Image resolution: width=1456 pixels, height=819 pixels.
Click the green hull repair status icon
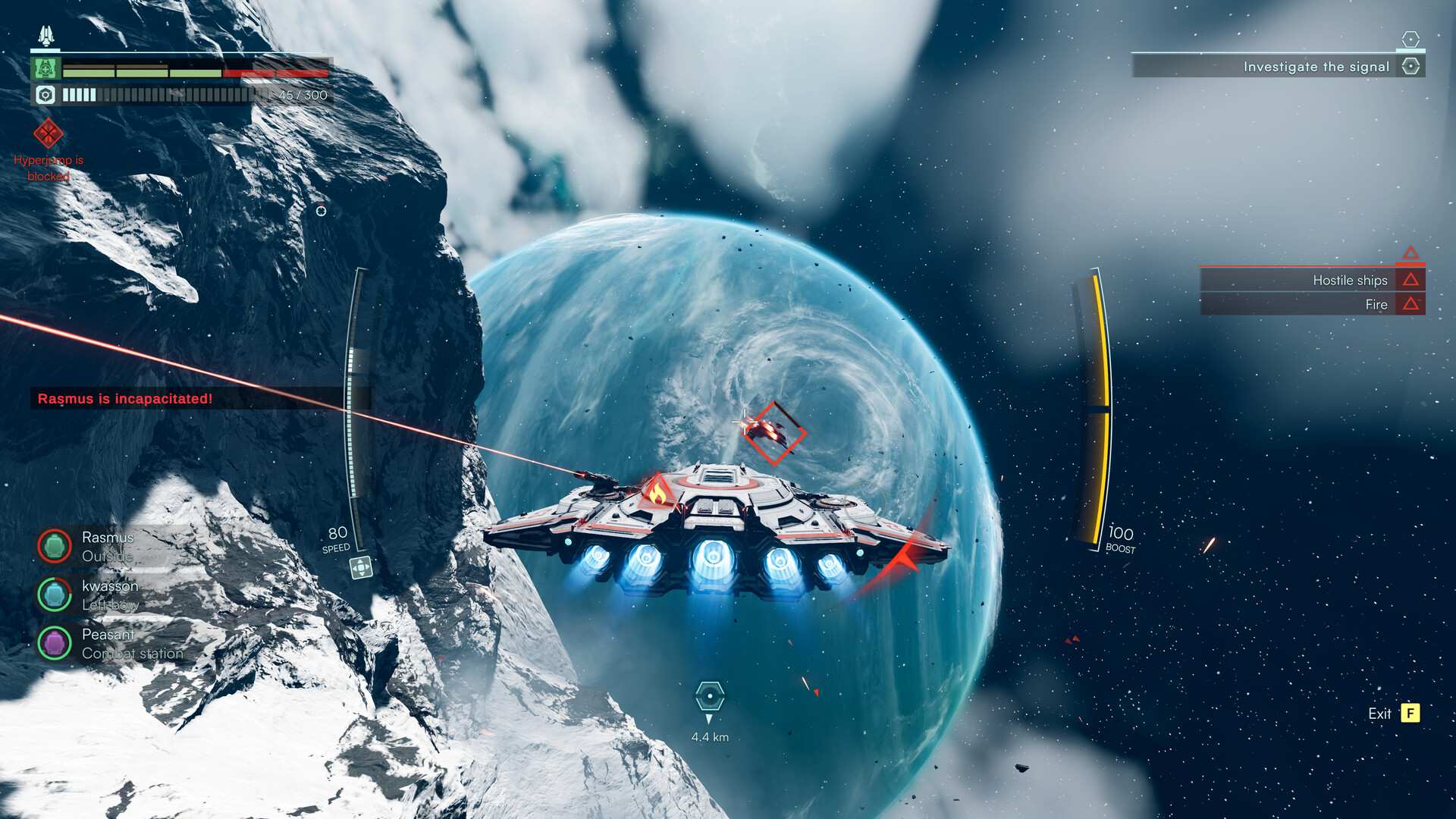(x=45, y=69)
